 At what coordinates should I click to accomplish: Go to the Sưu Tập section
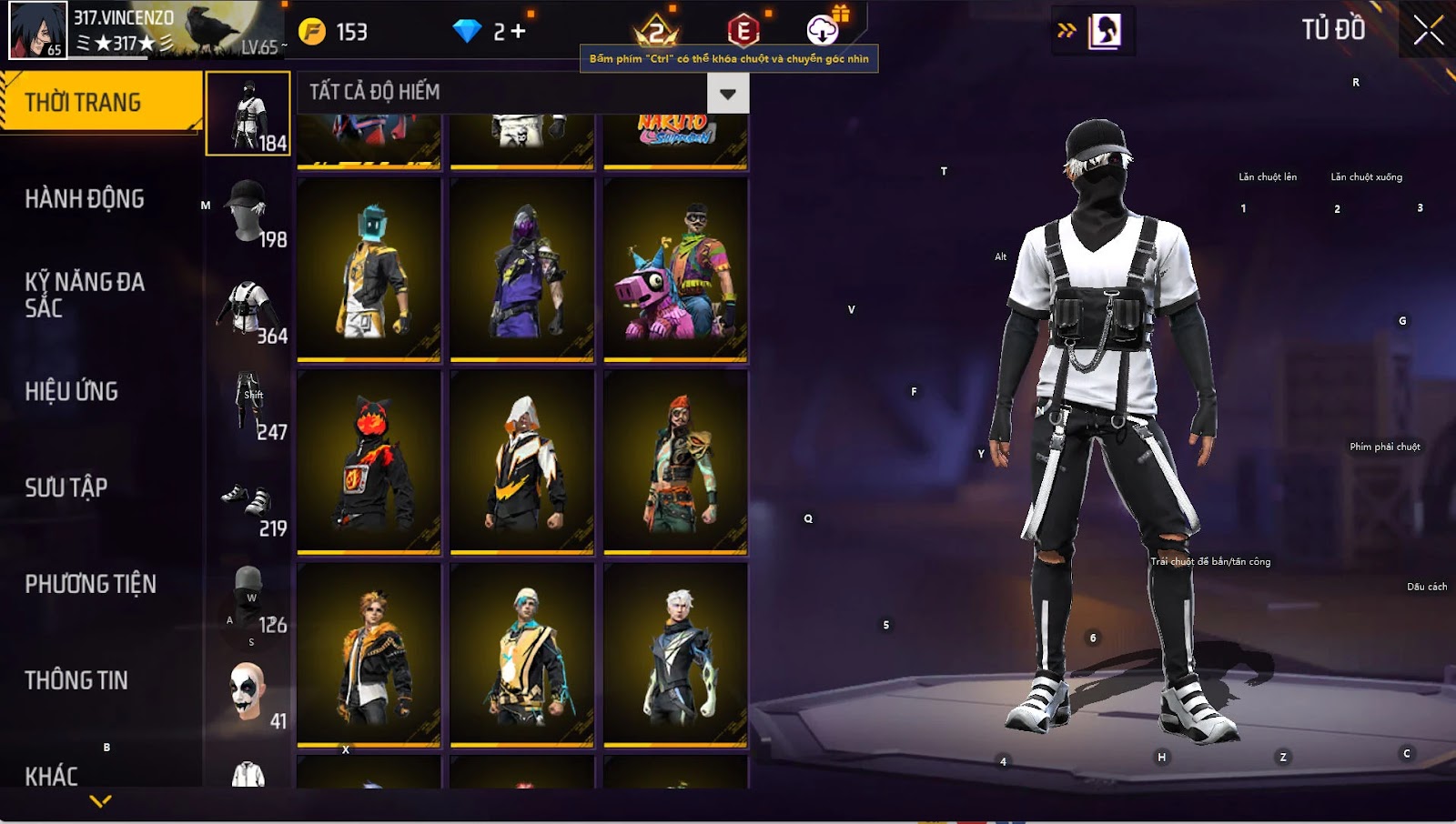point(66,487)
